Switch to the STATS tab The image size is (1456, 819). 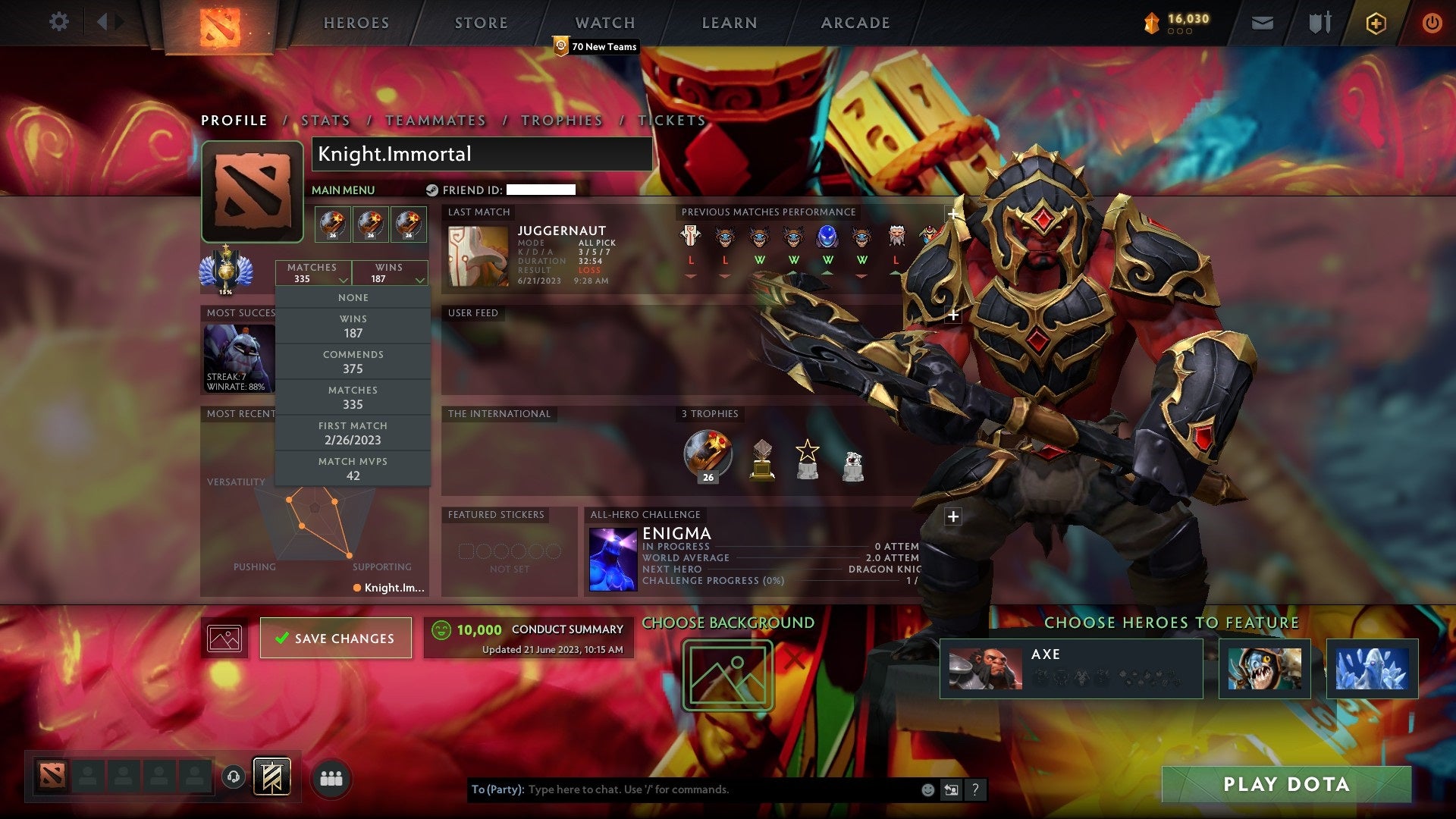(324, 120)
